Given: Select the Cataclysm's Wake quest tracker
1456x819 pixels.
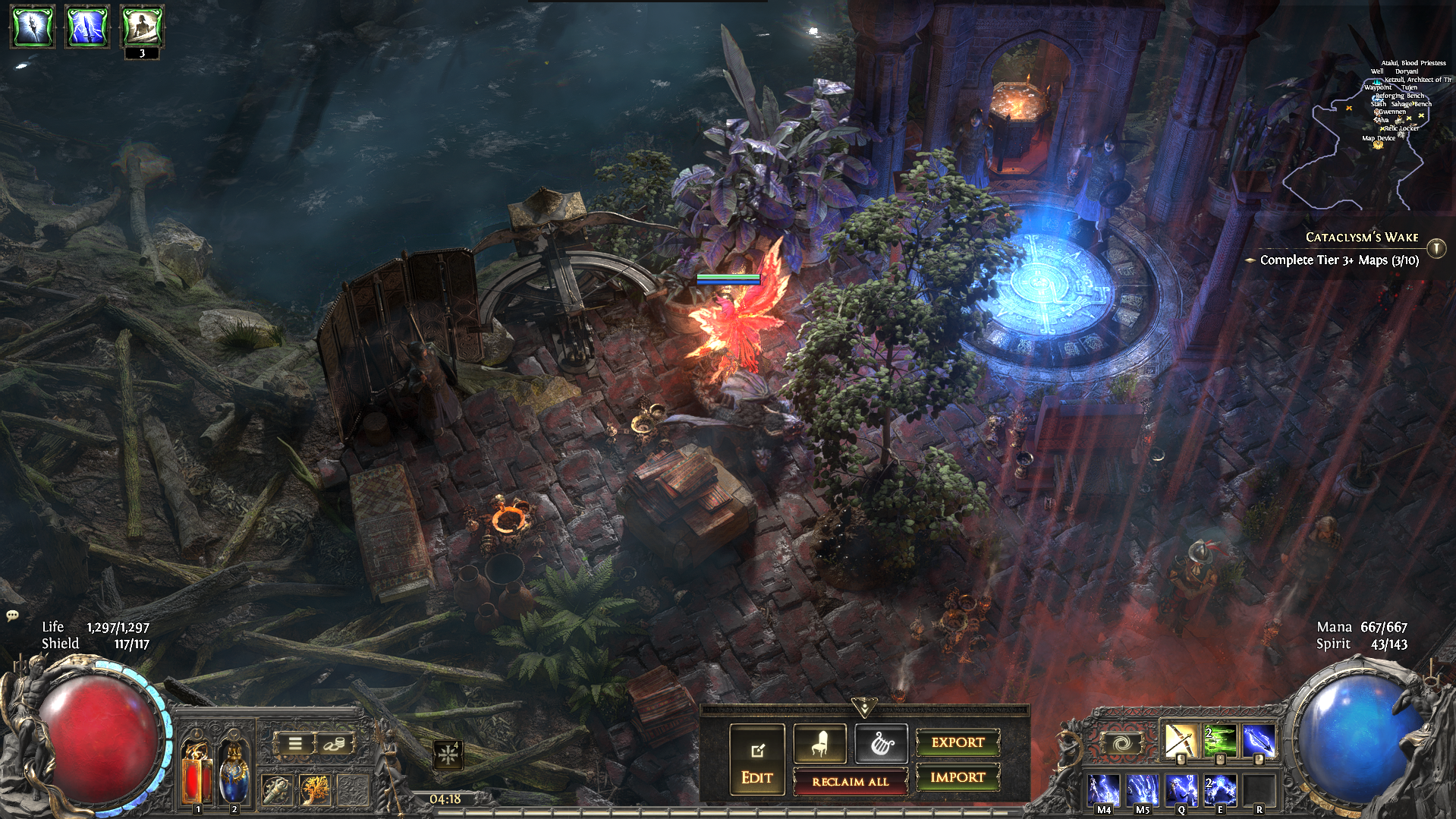Looking at the screenshot, I should pos(1361,238).
